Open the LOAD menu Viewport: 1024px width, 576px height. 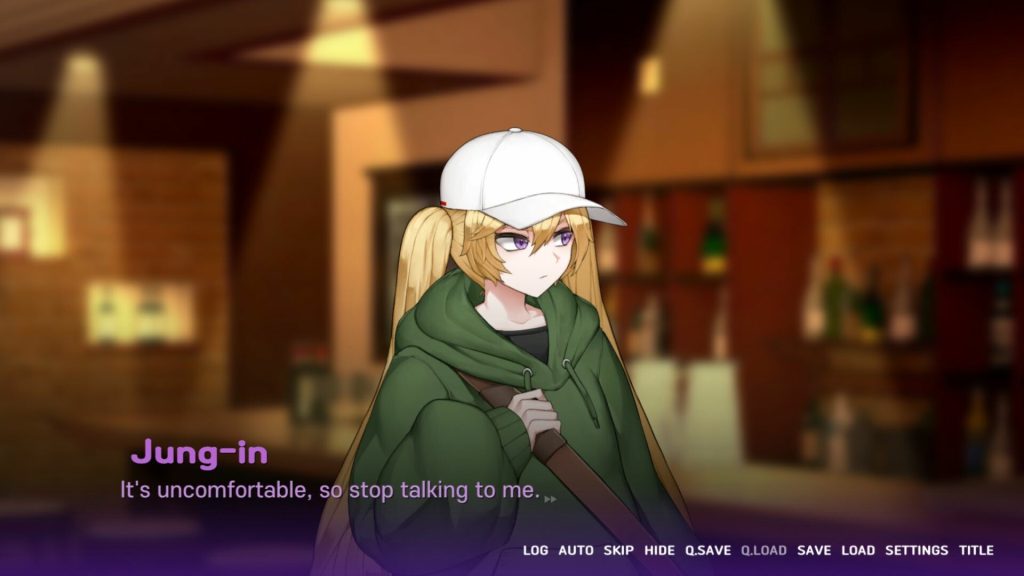(858, 550)
